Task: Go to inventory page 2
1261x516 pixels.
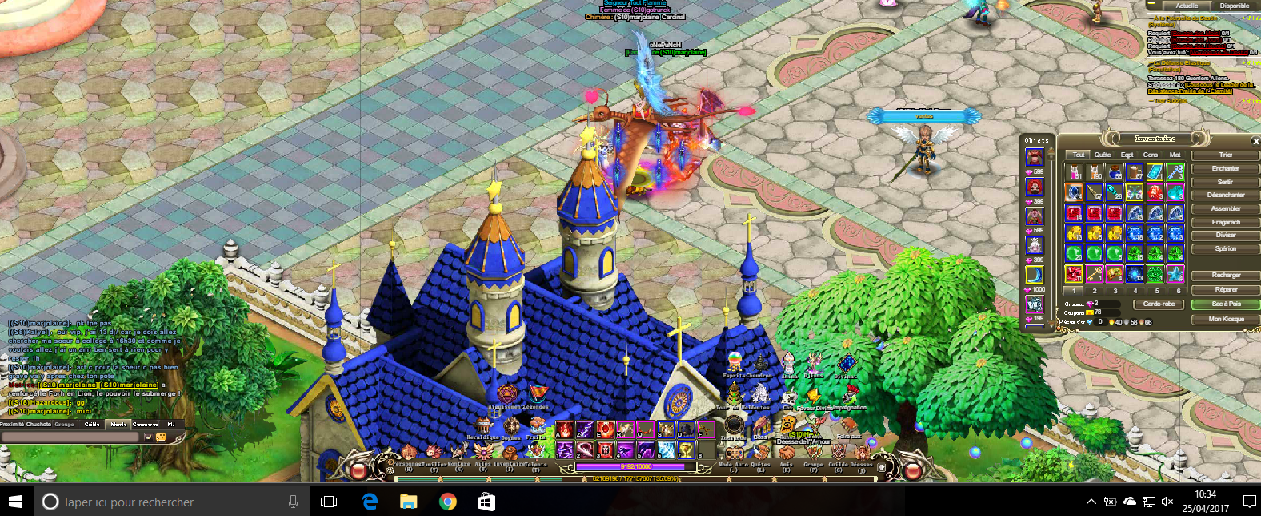Action: coord(1096,290)
